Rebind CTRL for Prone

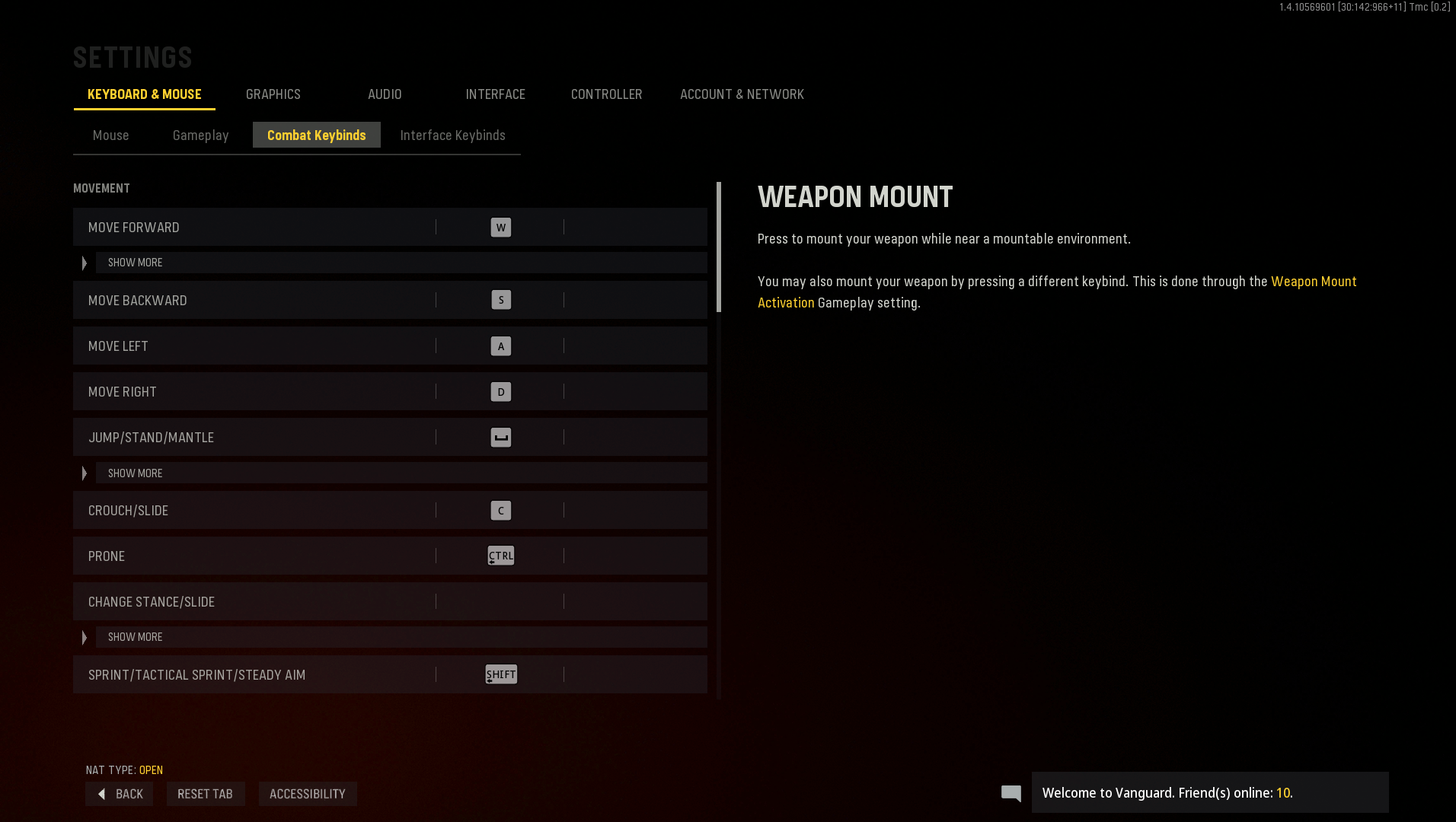click(x=500, y=556)
